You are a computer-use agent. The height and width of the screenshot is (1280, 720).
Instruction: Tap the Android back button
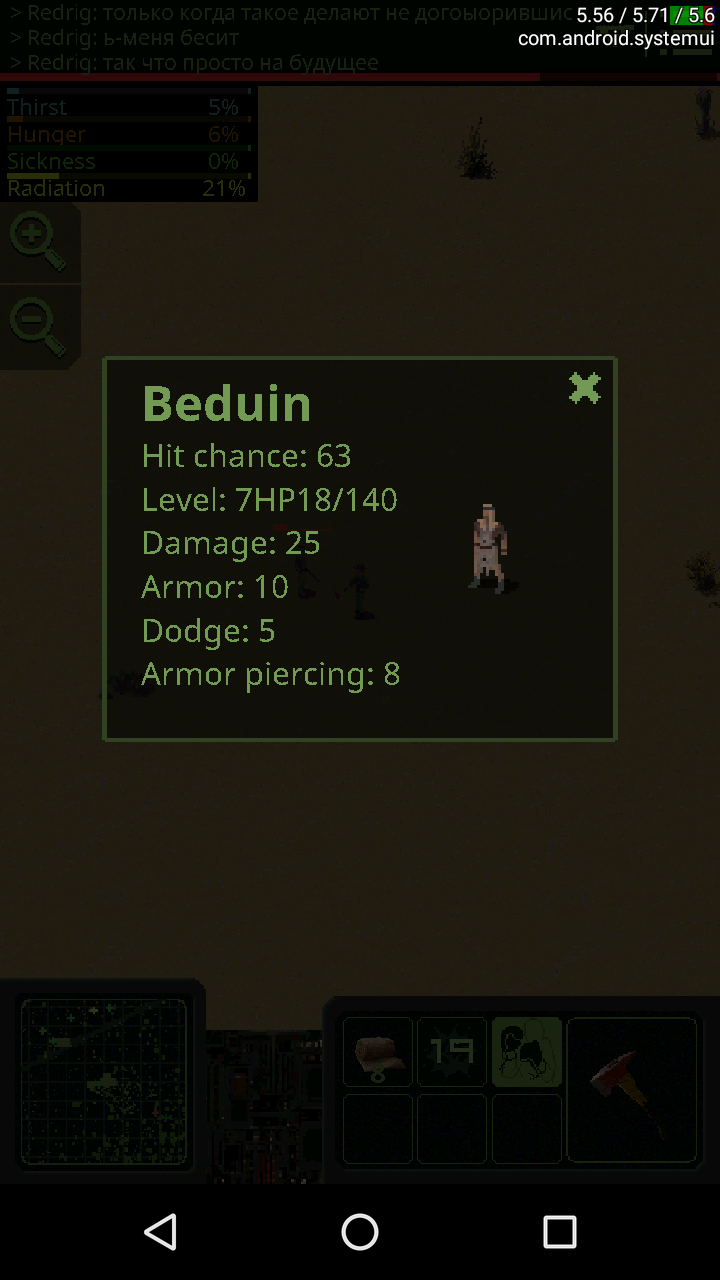tap(160, 1232)
